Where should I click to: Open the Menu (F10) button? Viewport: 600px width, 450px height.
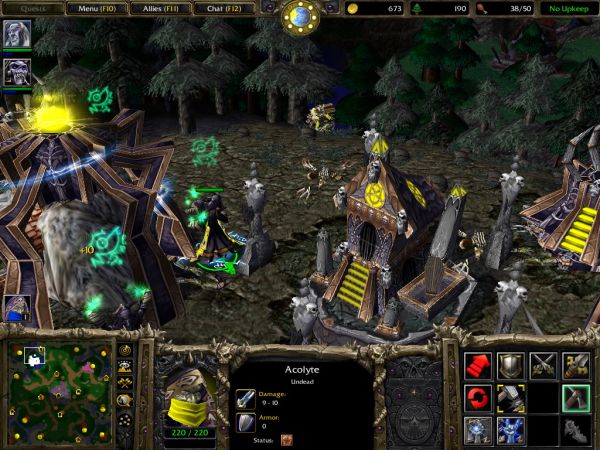coord(98,9)
